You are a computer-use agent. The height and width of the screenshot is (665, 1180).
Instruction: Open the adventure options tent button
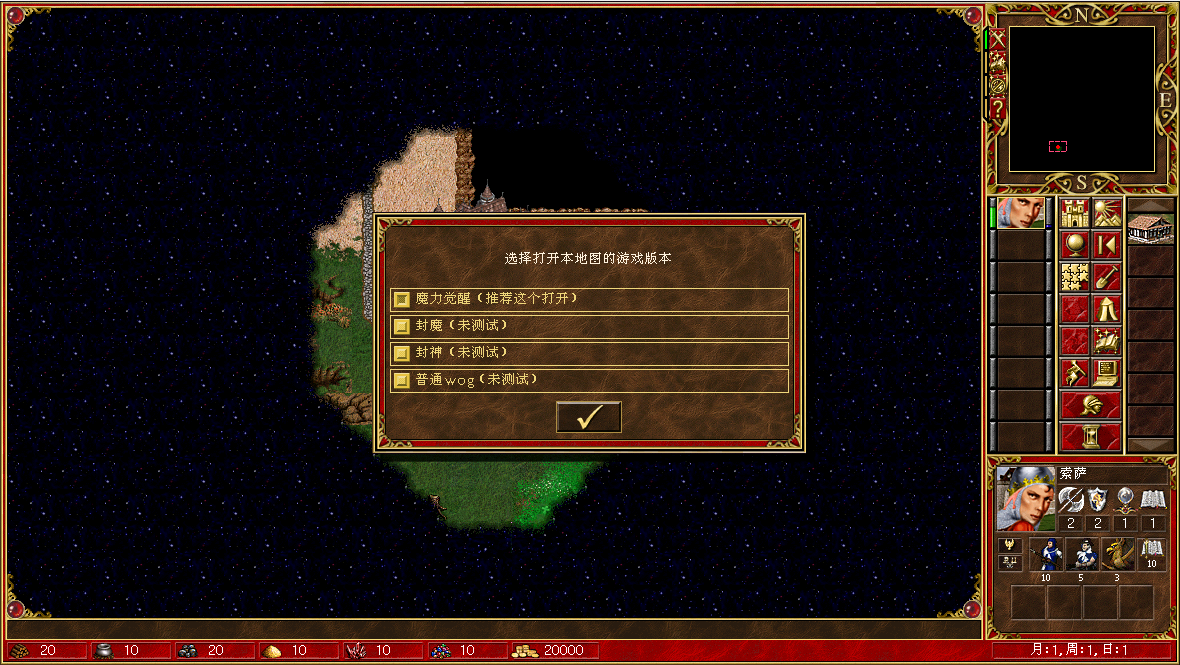pos(1106,309)
